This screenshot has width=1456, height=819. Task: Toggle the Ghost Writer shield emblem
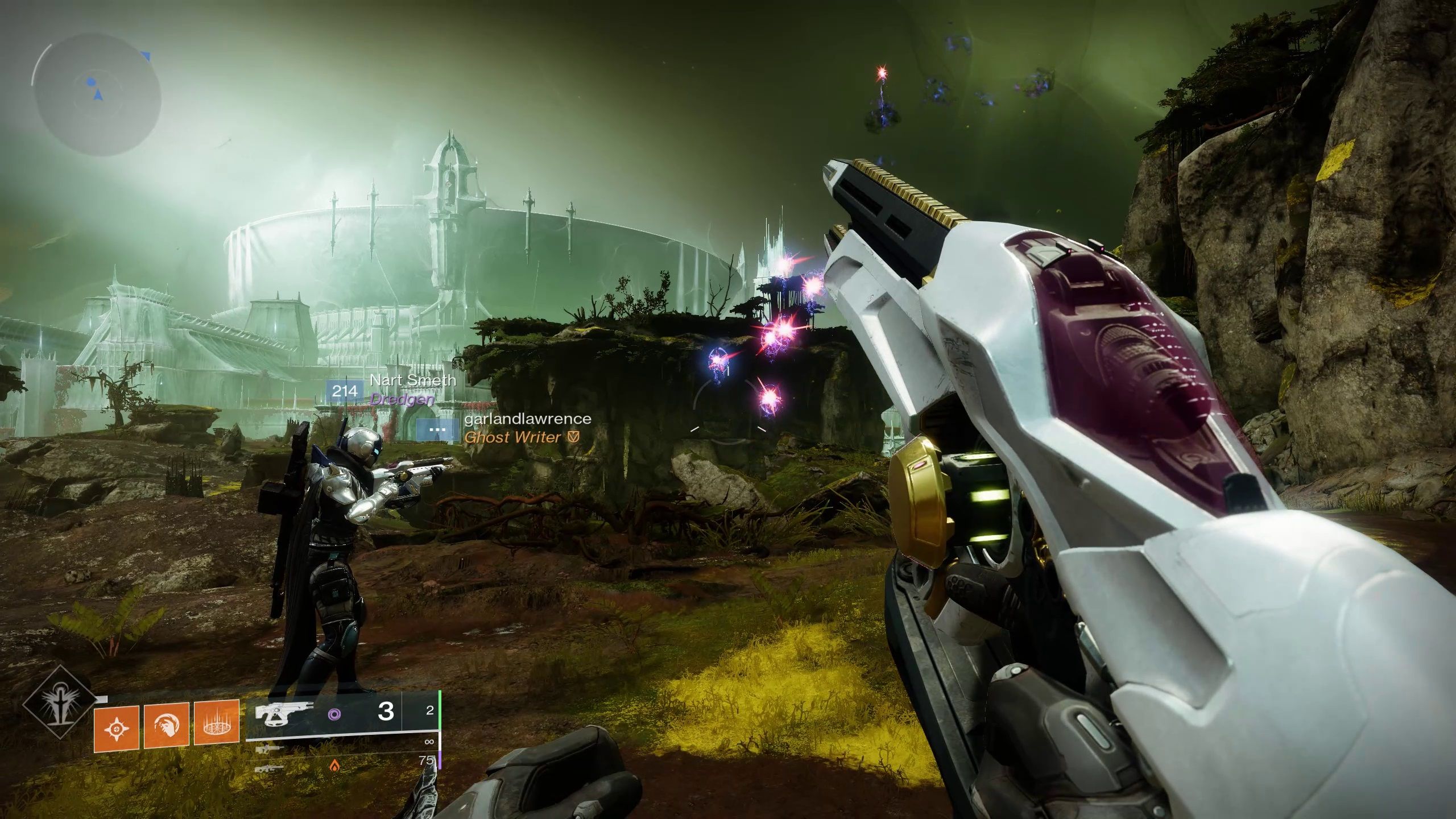(x=573, y=437)
